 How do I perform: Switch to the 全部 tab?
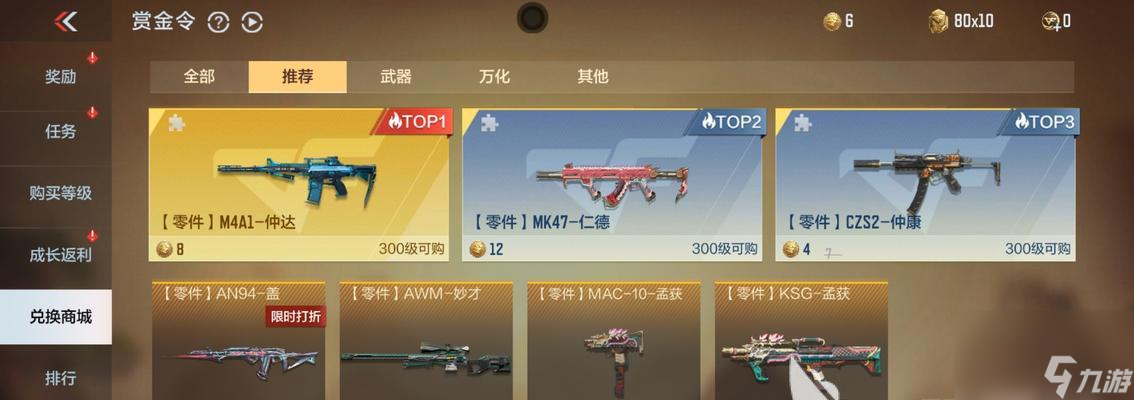pos(199,76)
